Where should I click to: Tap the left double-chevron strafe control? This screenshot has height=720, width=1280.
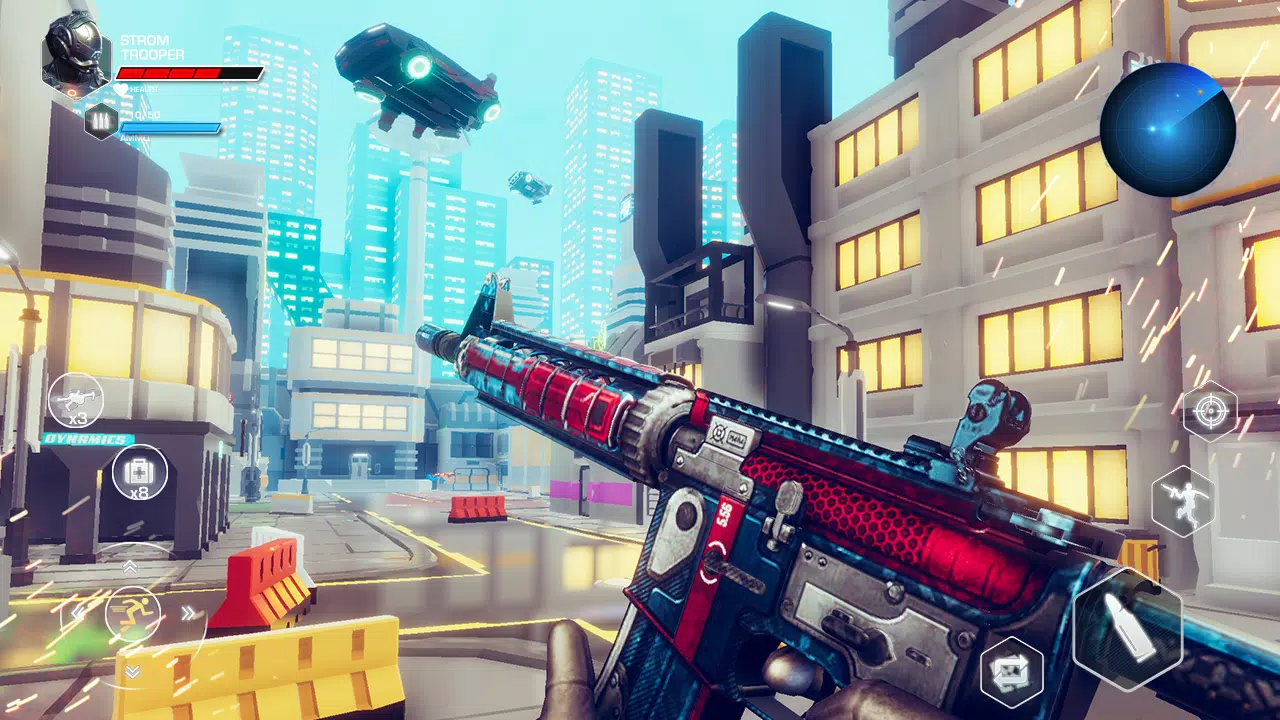79,612
